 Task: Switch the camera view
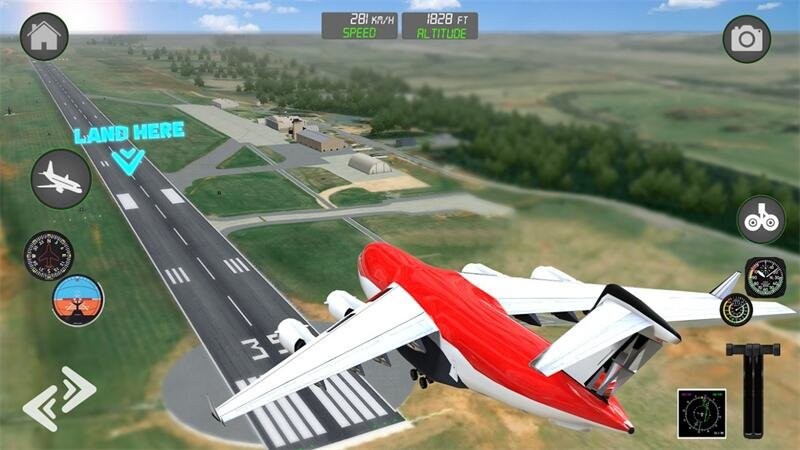[747, 39]
